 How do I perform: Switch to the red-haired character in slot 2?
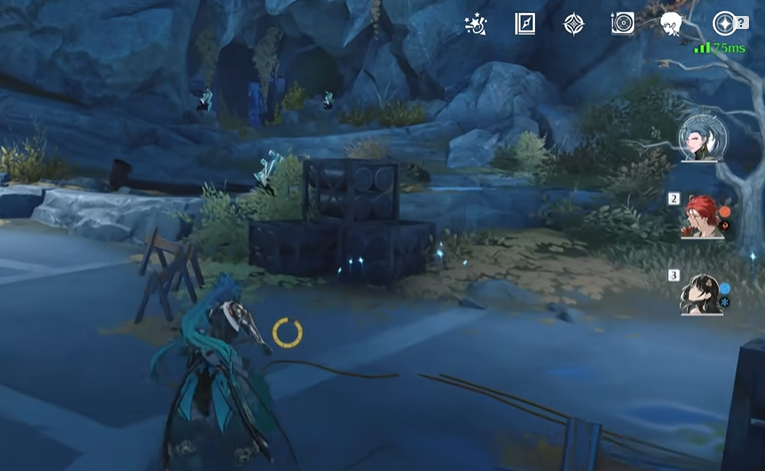[703, 215]
